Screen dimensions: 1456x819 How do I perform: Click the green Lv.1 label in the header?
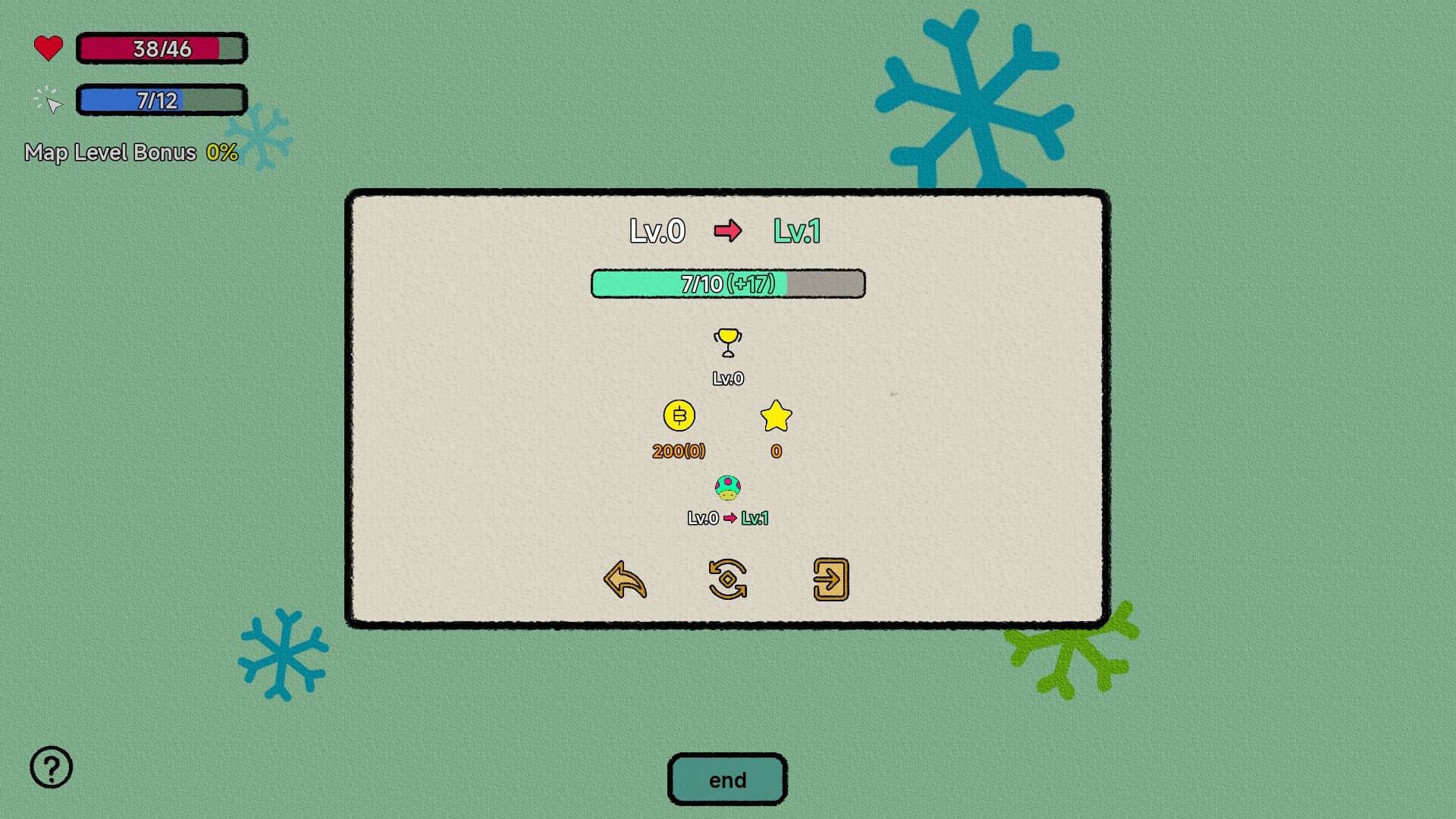pos(796,231)
